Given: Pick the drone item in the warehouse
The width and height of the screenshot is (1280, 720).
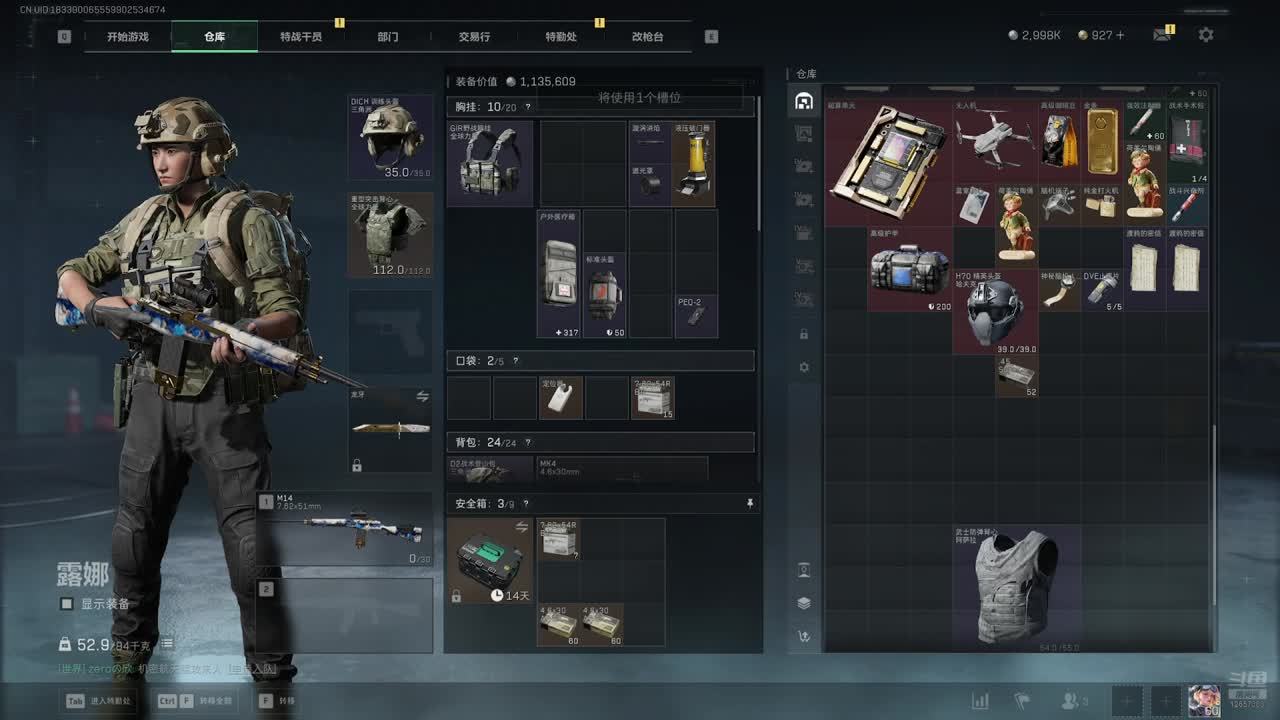Looking at the screenshot, I should tap(994, 138).
